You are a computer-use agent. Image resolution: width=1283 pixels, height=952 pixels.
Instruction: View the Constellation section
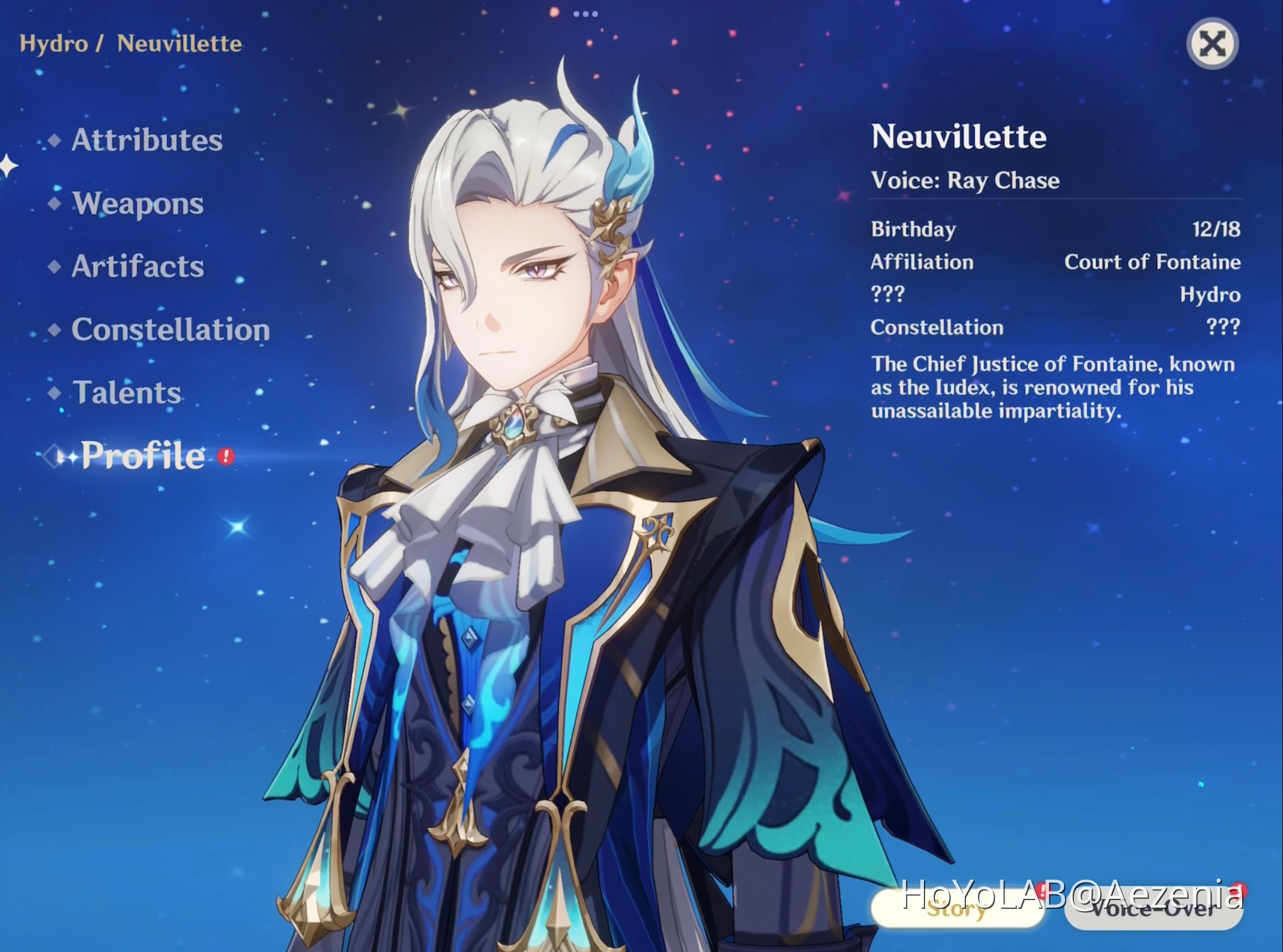(170, 332)
